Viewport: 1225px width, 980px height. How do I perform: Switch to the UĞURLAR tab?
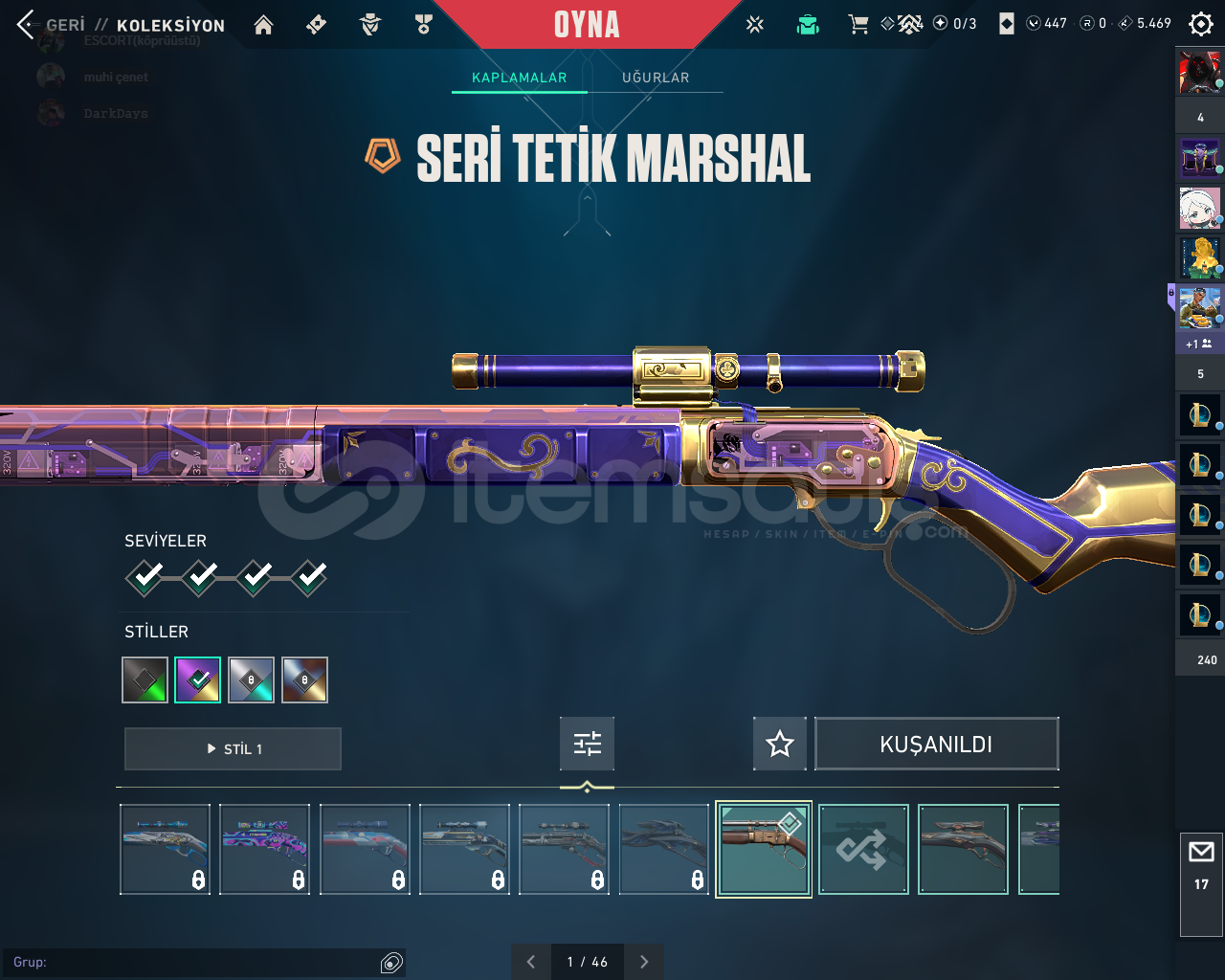656,78
